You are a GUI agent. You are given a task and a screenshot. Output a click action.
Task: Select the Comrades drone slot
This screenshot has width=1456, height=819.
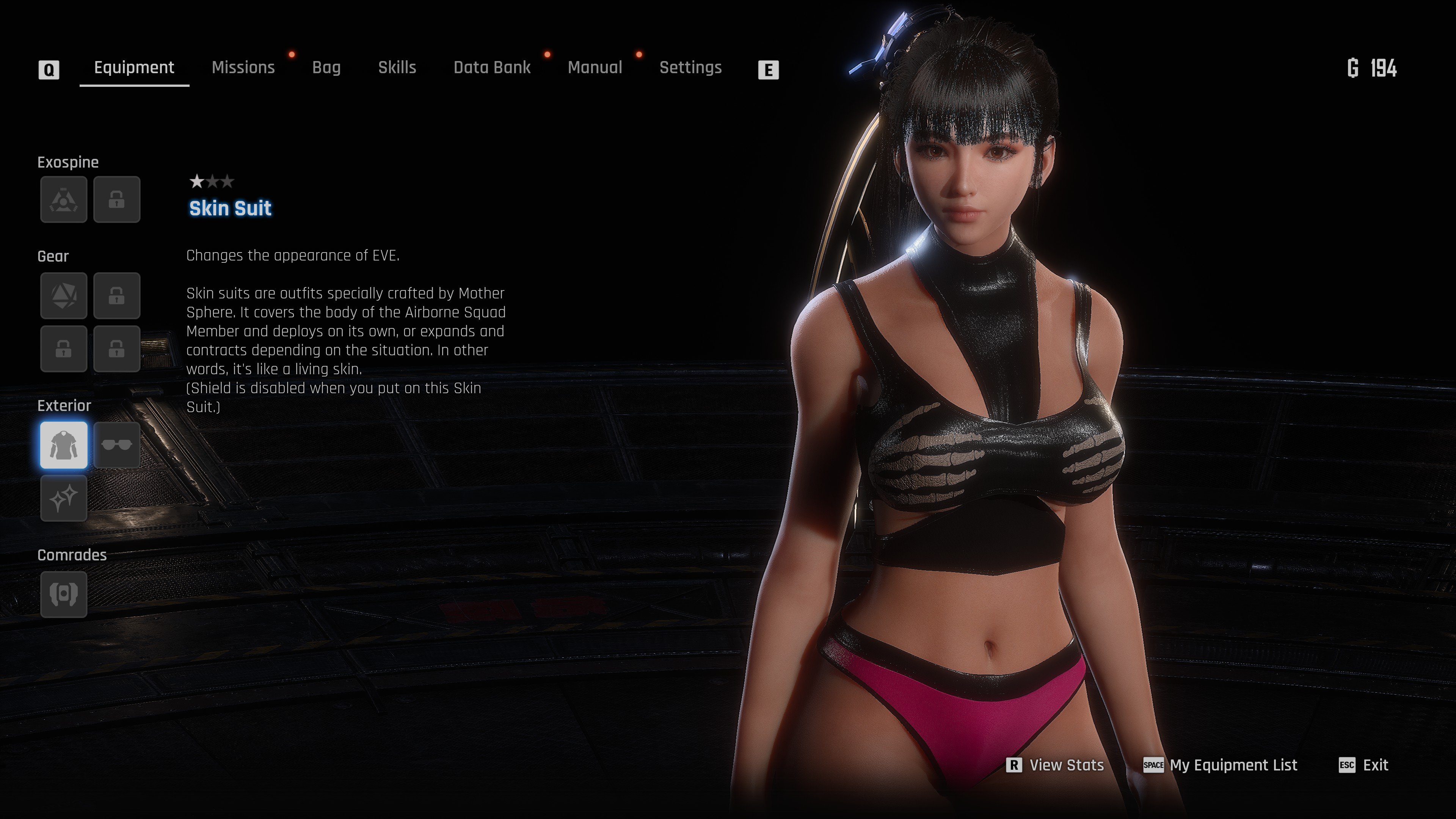point(64,594)
